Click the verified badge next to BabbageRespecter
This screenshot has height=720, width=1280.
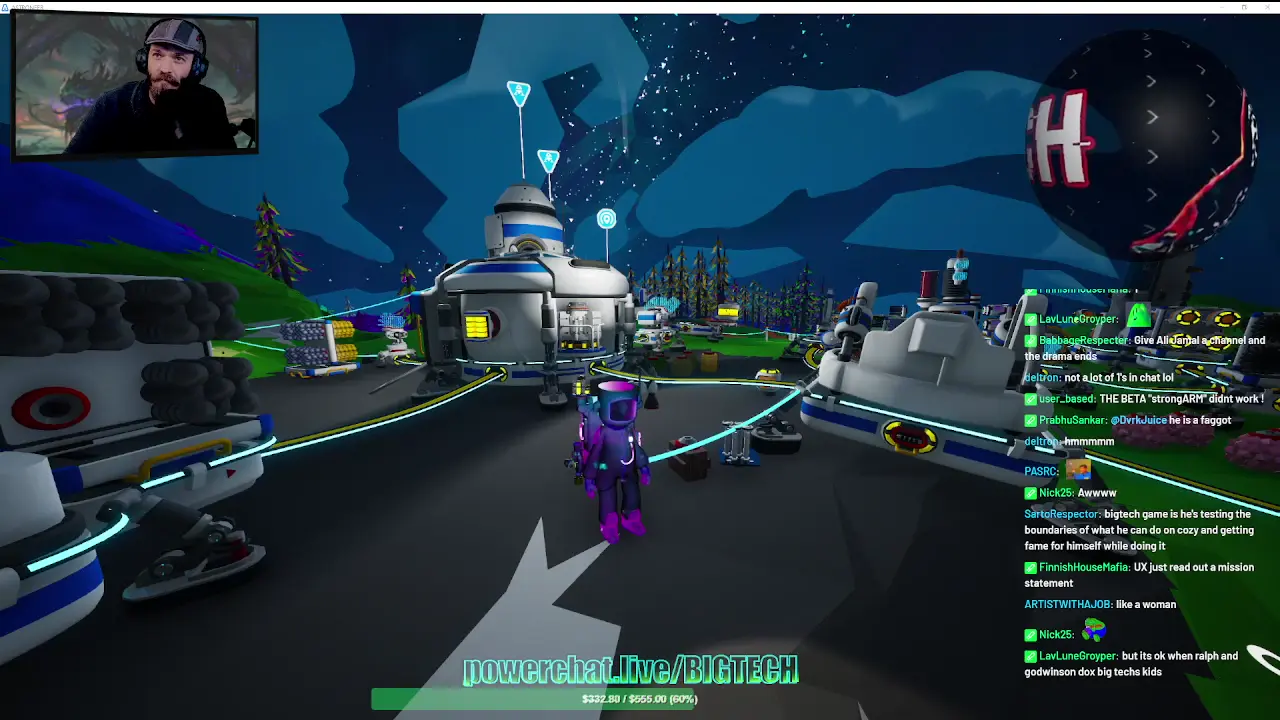(1030, 340)
